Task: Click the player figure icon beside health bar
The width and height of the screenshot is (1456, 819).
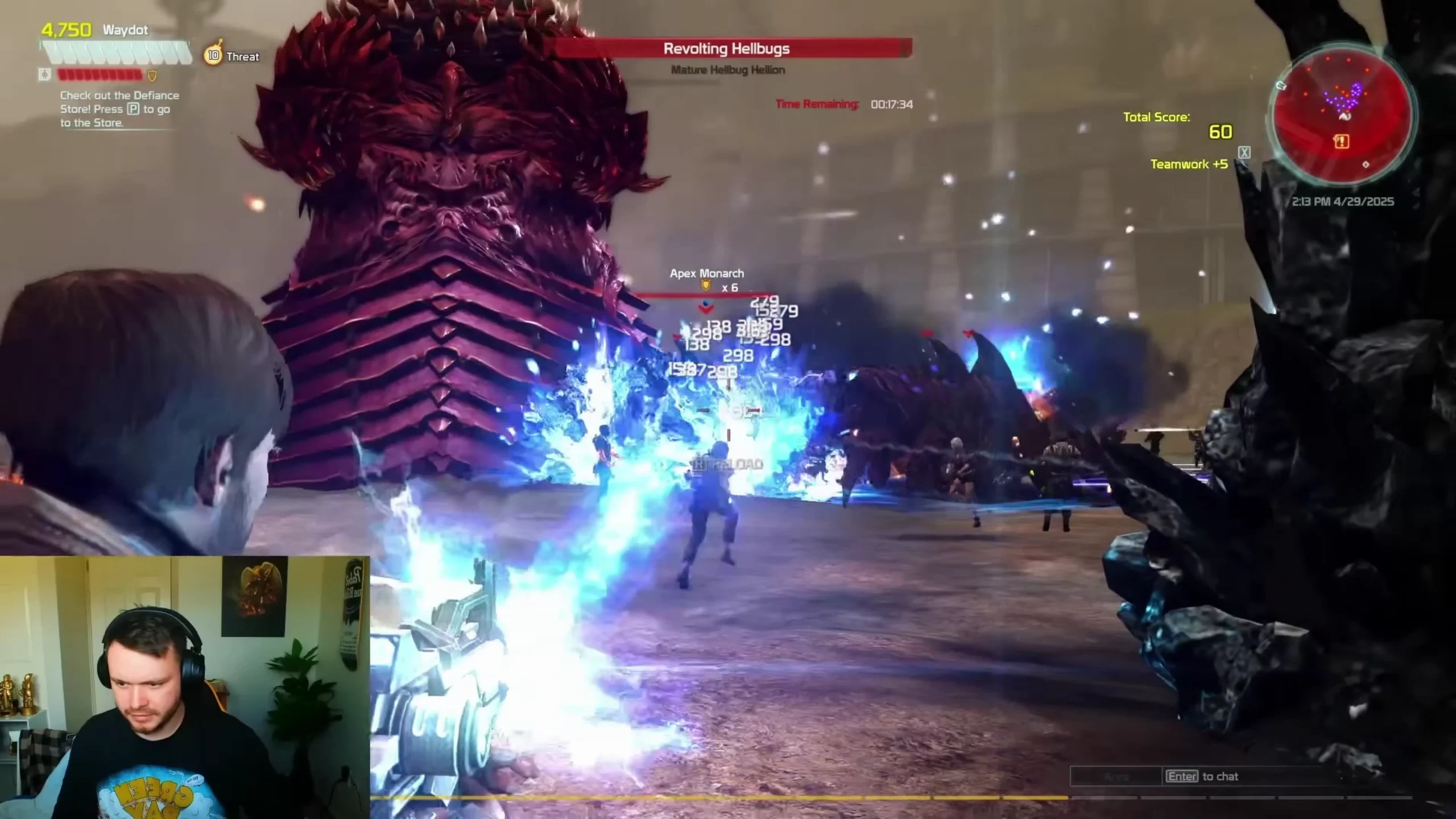Action: point(44,75)
